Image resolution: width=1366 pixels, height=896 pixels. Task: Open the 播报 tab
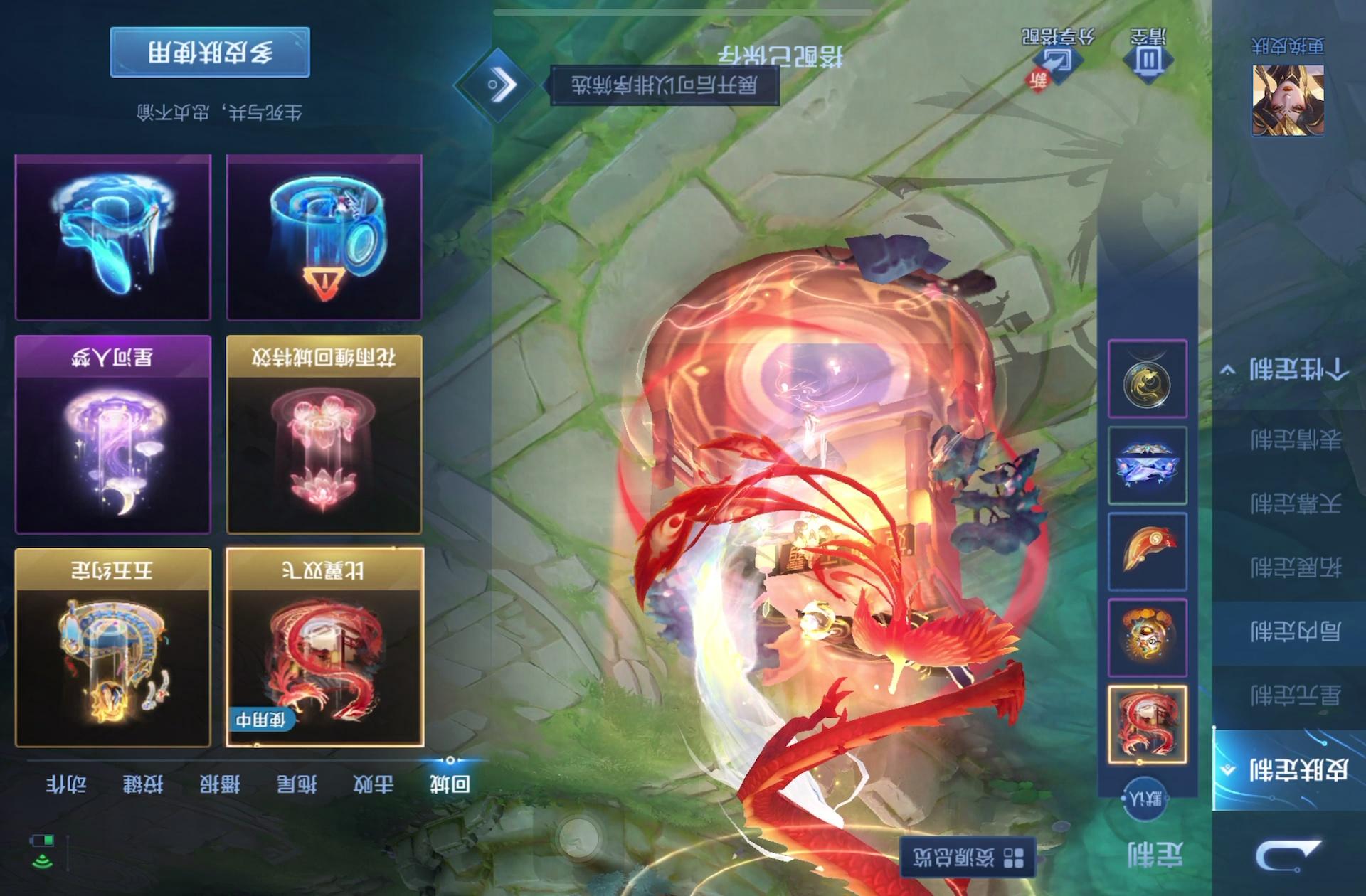[219, 784]
